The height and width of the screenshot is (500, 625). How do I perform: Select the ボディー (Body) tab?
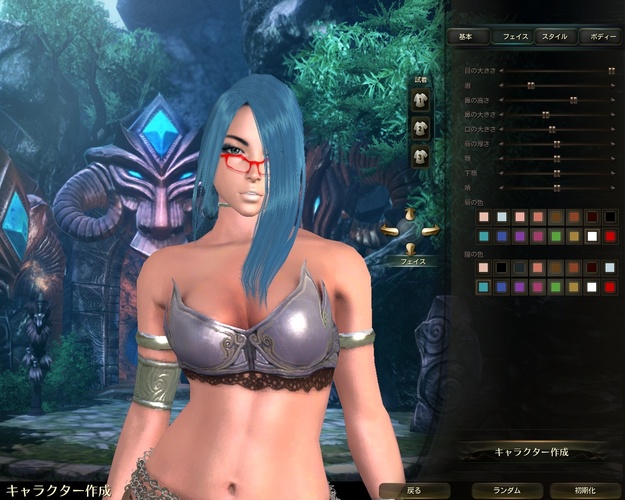603,36
